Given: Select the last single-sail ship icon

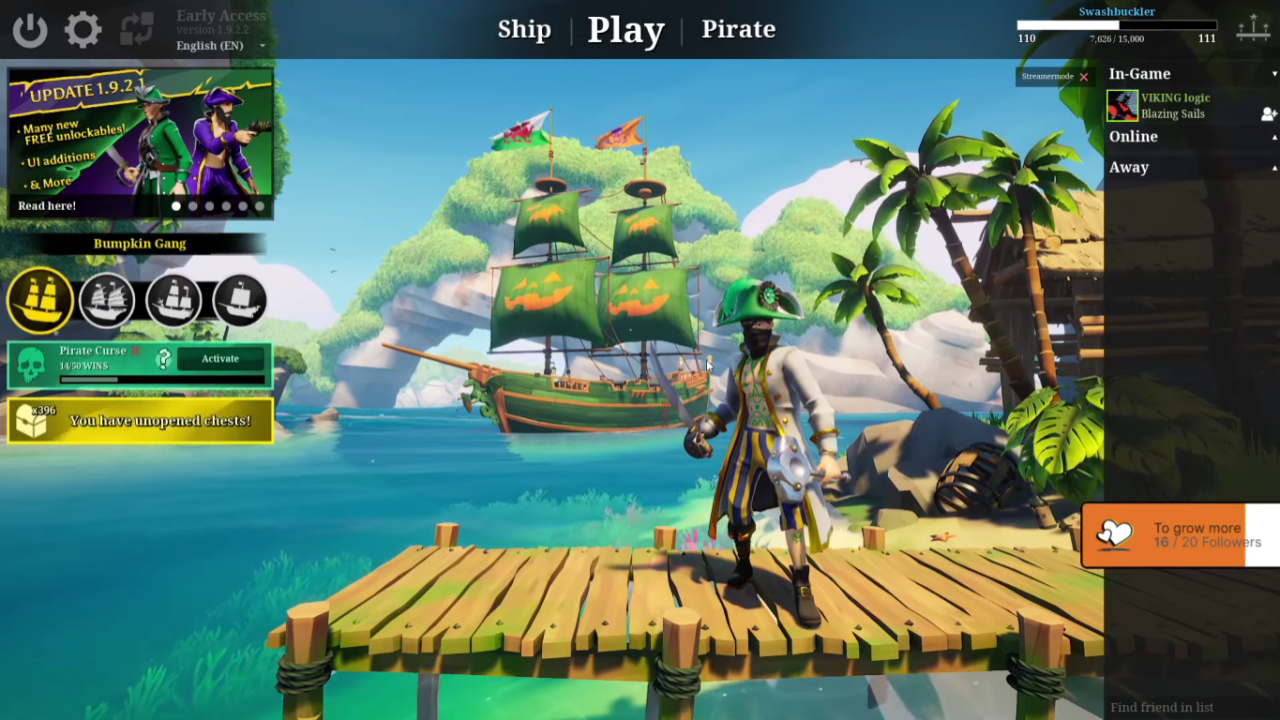Looking at the screenshot, I should click(240, 300).
